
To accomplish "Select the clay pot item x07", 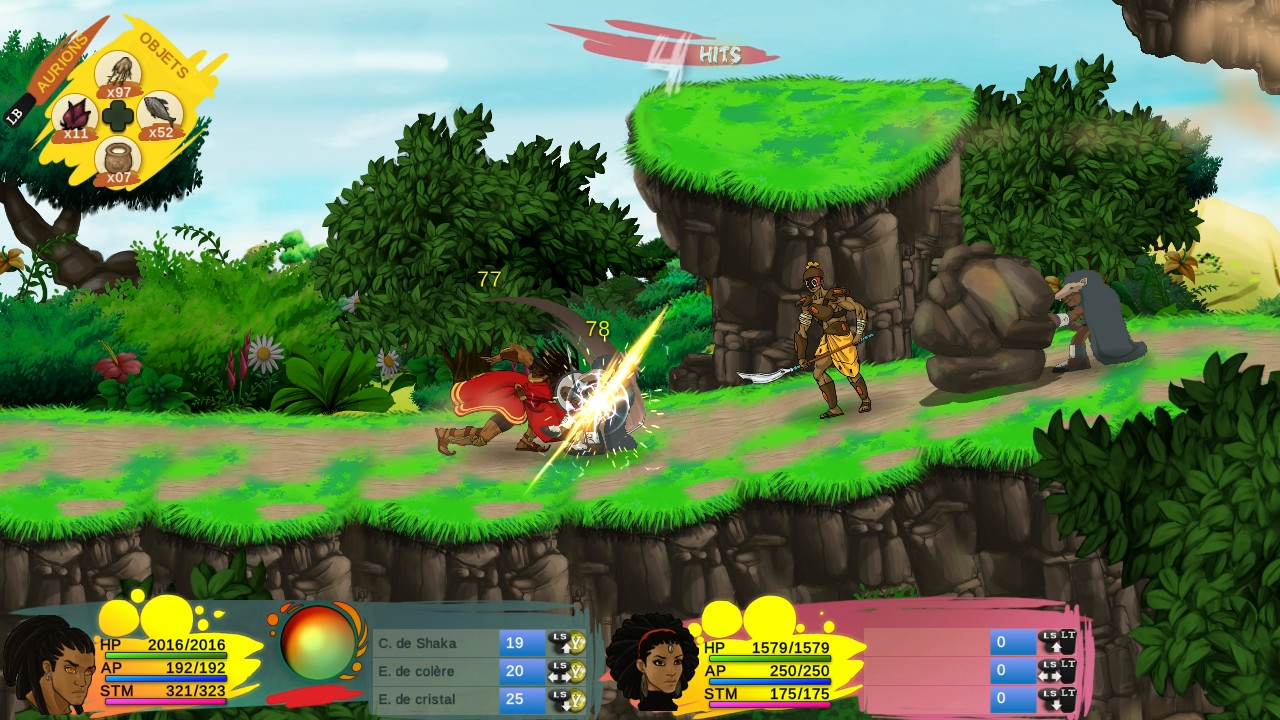I will [118, 157].
